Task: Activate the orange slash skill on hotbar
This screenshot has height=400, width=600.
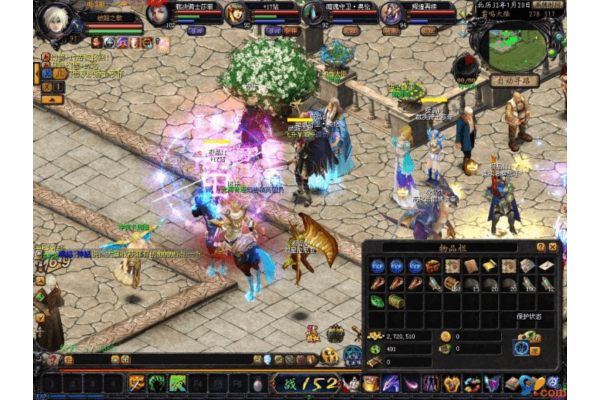Action: 136,383
